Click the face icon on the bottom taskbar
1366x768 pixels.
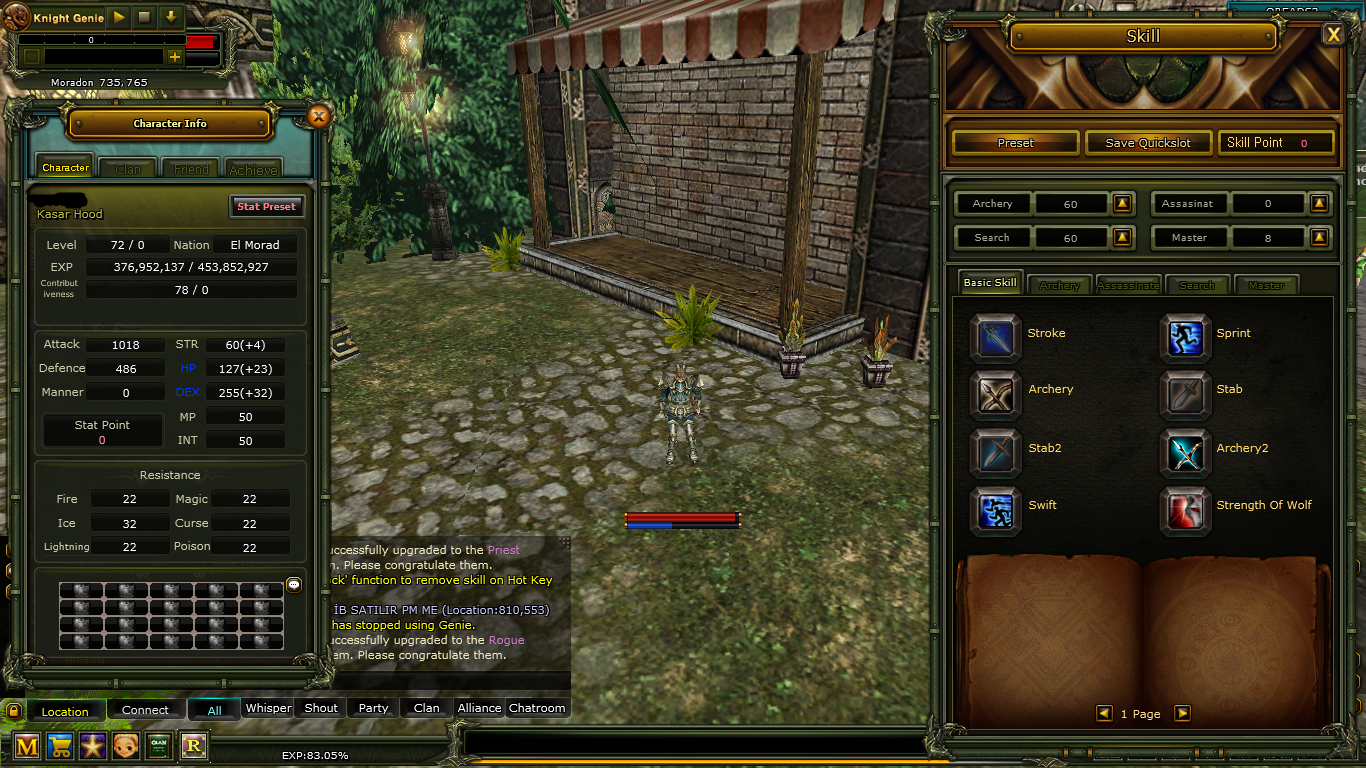(x=125, y=746)
